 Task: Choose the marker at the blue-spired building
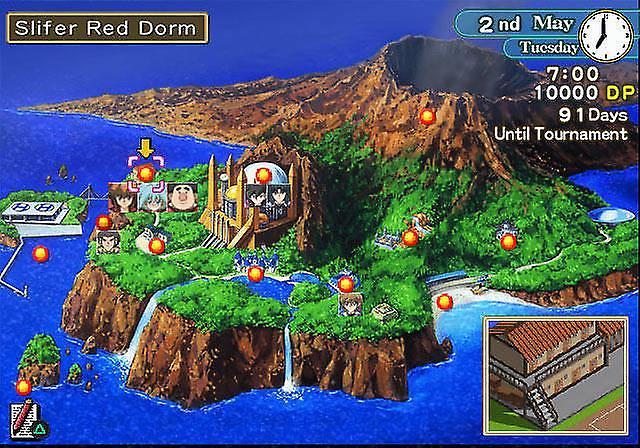(255, 273)
